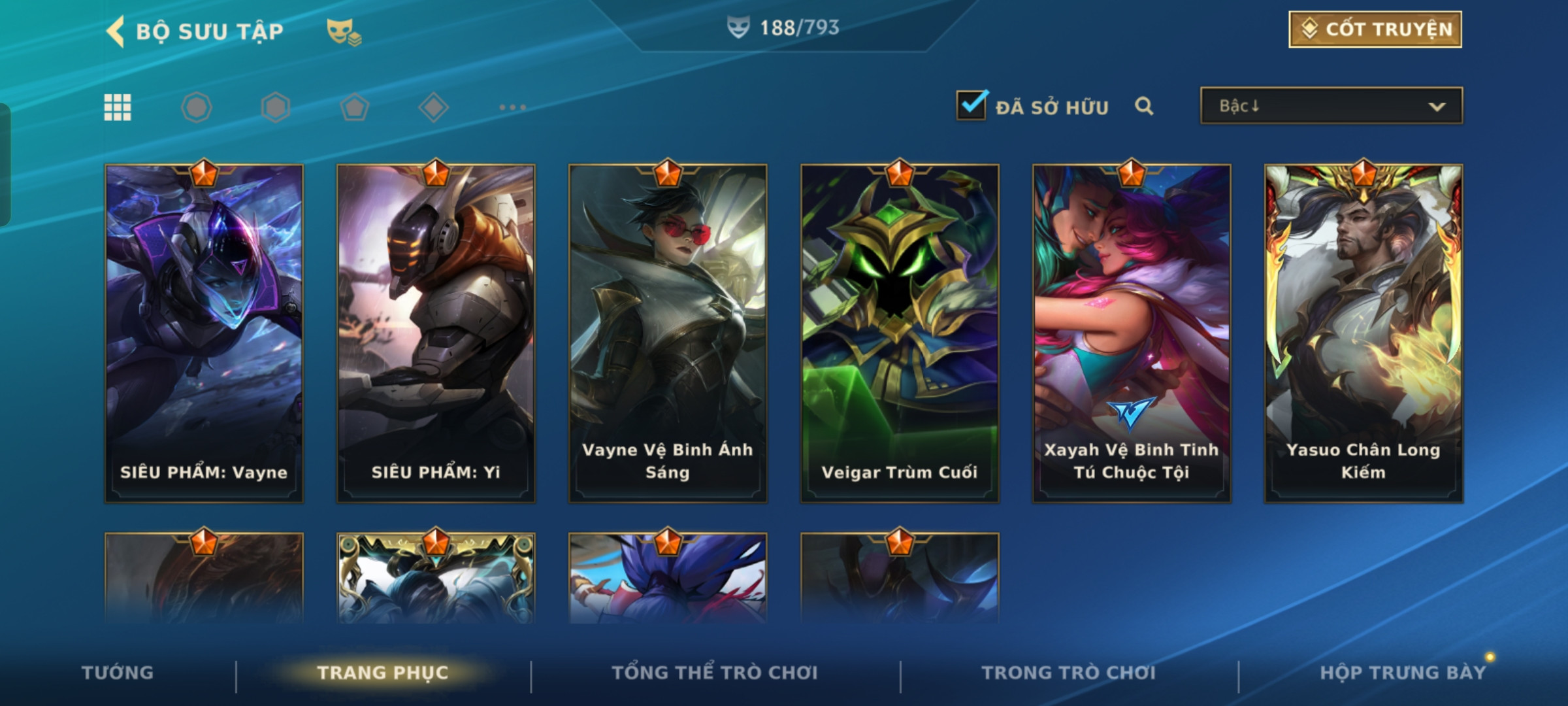Image resolution: width=1568 pixels, height=706 pixels.
Task: Pick the Yasuo Chân Long Kiếm skin
Action: tap(1364, 333)
